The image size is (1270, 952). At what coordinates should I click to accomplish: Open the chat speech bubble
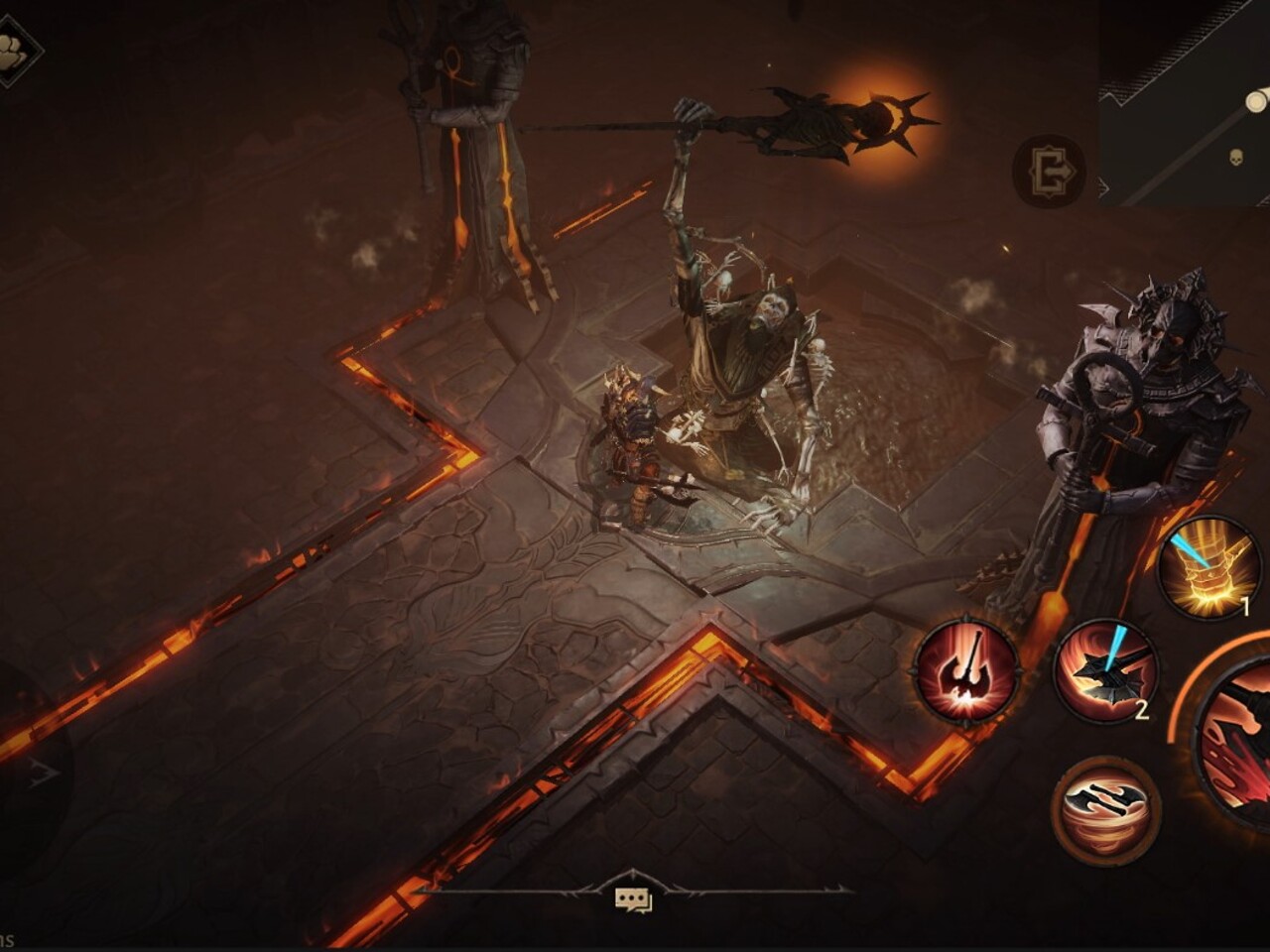click(633, 899)
